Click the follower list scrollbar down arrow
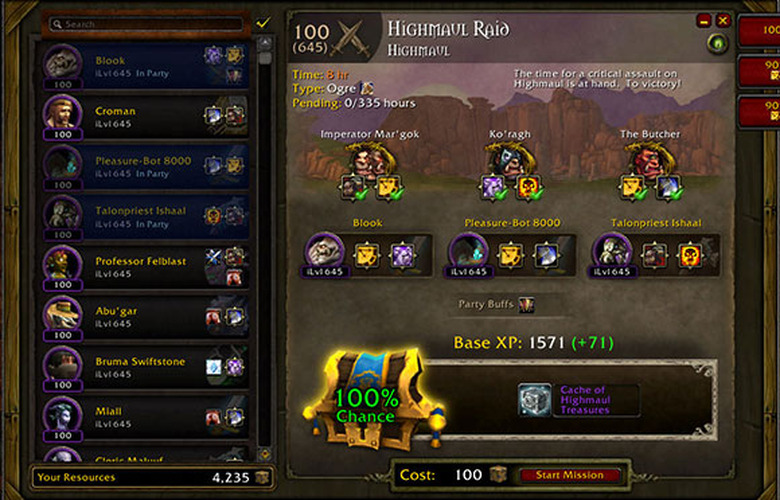The width and height of the screenshot is (780, 500). [x=265, y=453]
